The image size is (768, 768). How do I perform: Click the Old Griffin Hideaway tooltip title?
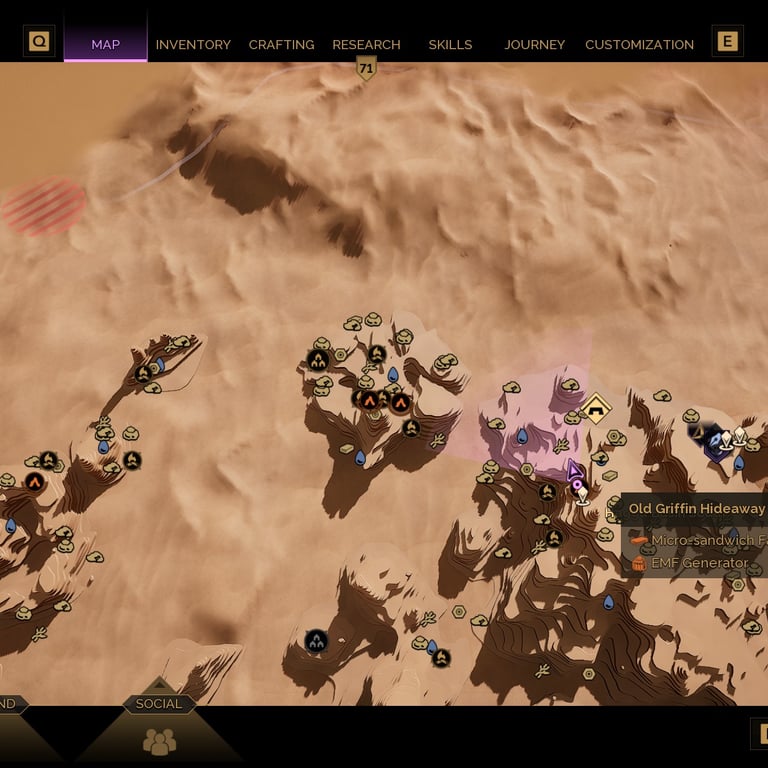pyautogui.click(x=696, y=509)
